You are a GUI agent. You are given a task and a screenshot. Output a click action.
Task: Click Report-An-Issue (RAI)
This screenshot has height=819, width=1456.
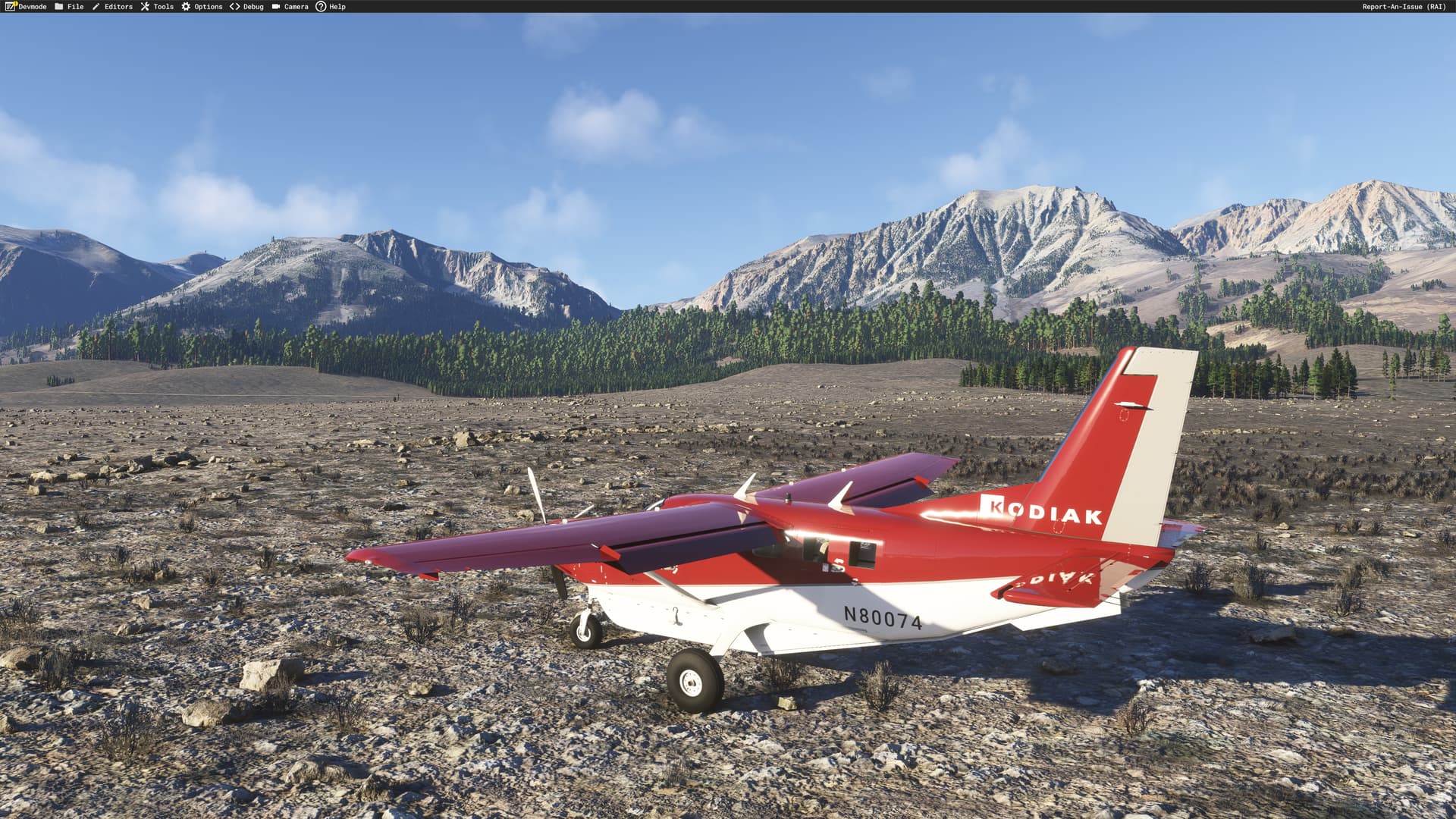[1404, 7]
